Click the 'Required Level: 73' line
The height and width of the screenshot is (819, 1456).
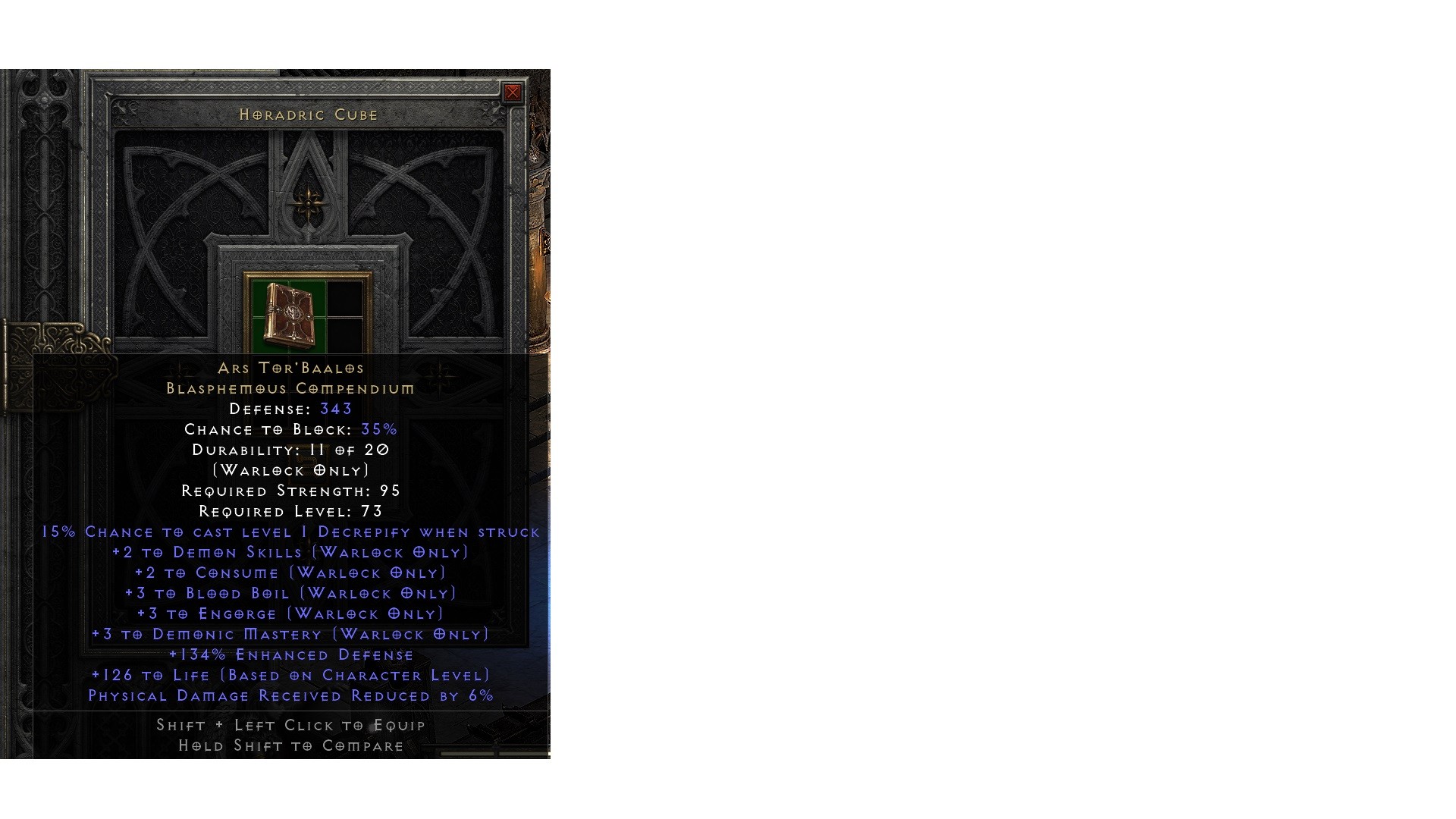pos(290,511)
